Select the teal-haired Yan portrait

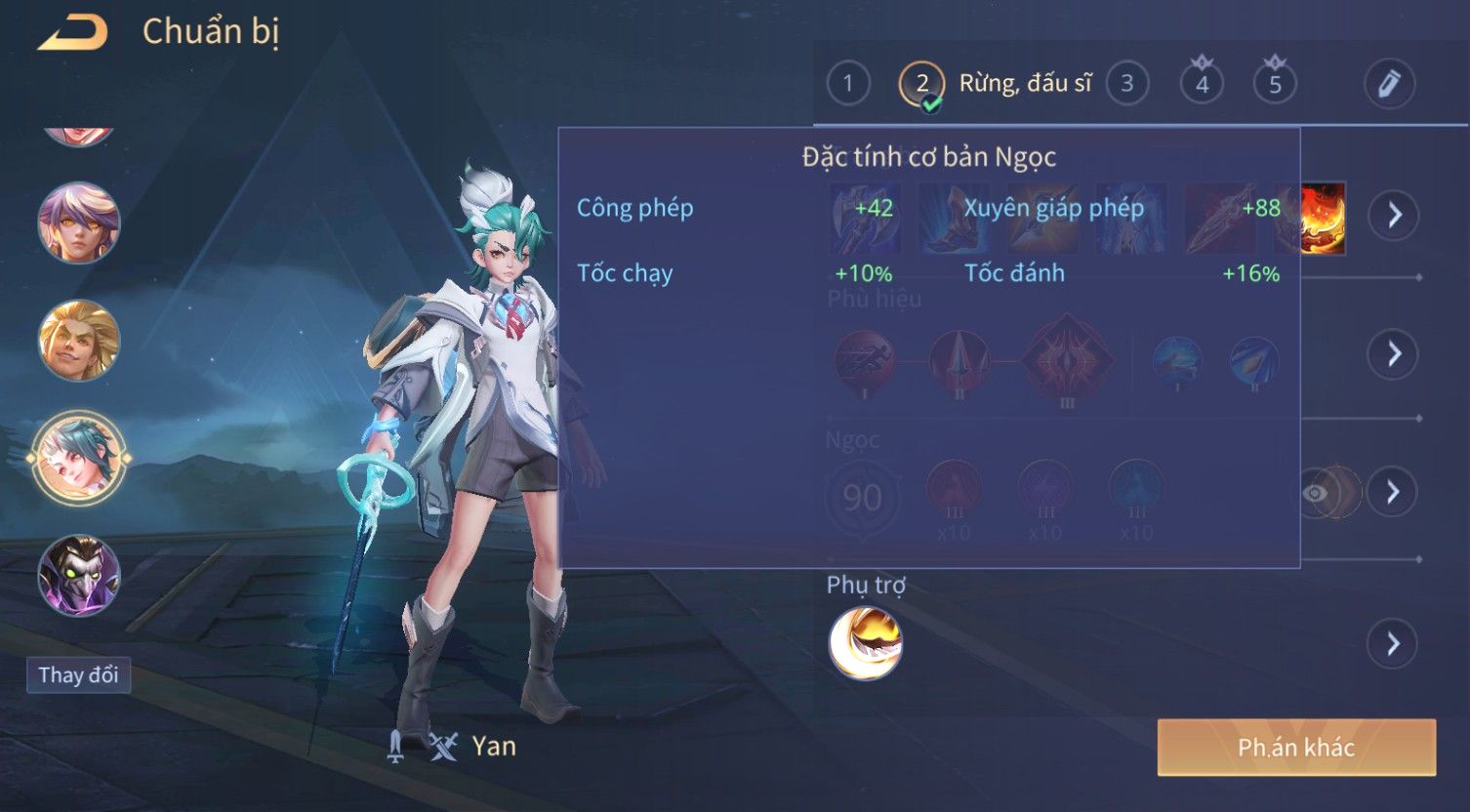[79, 457]
